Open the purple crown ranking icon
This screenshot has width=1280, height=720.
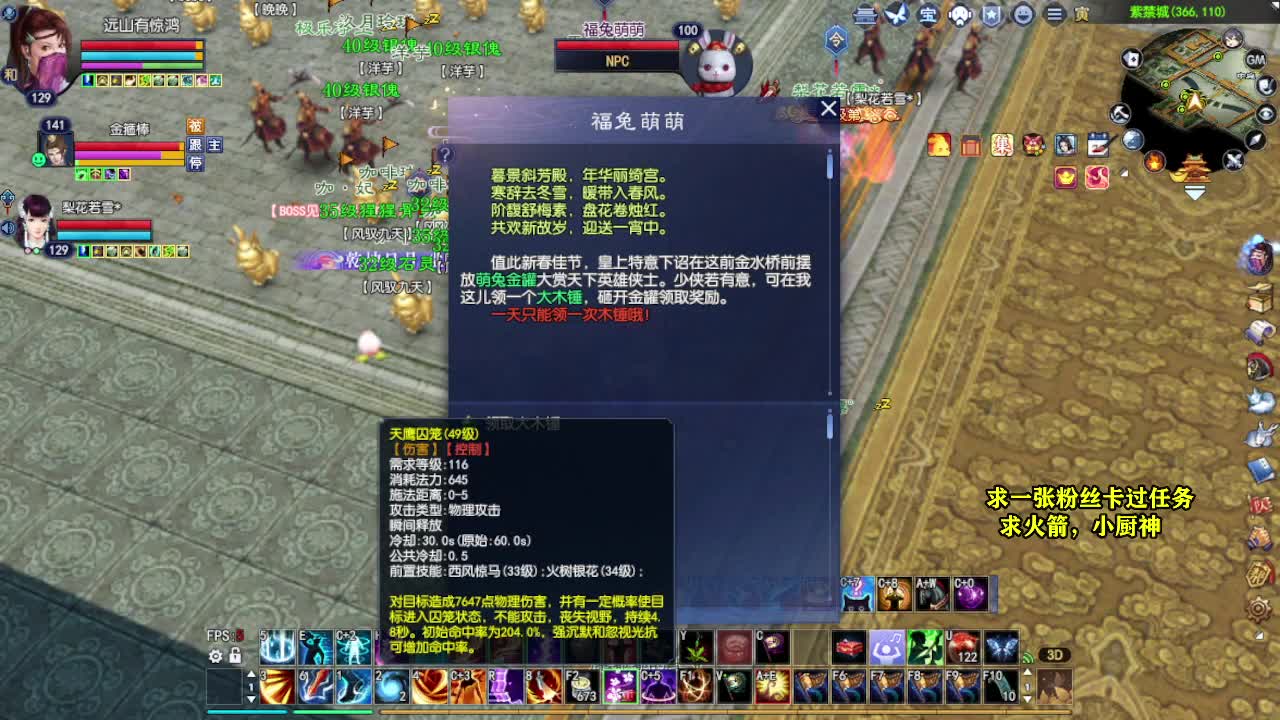[x=1065, y=178]
